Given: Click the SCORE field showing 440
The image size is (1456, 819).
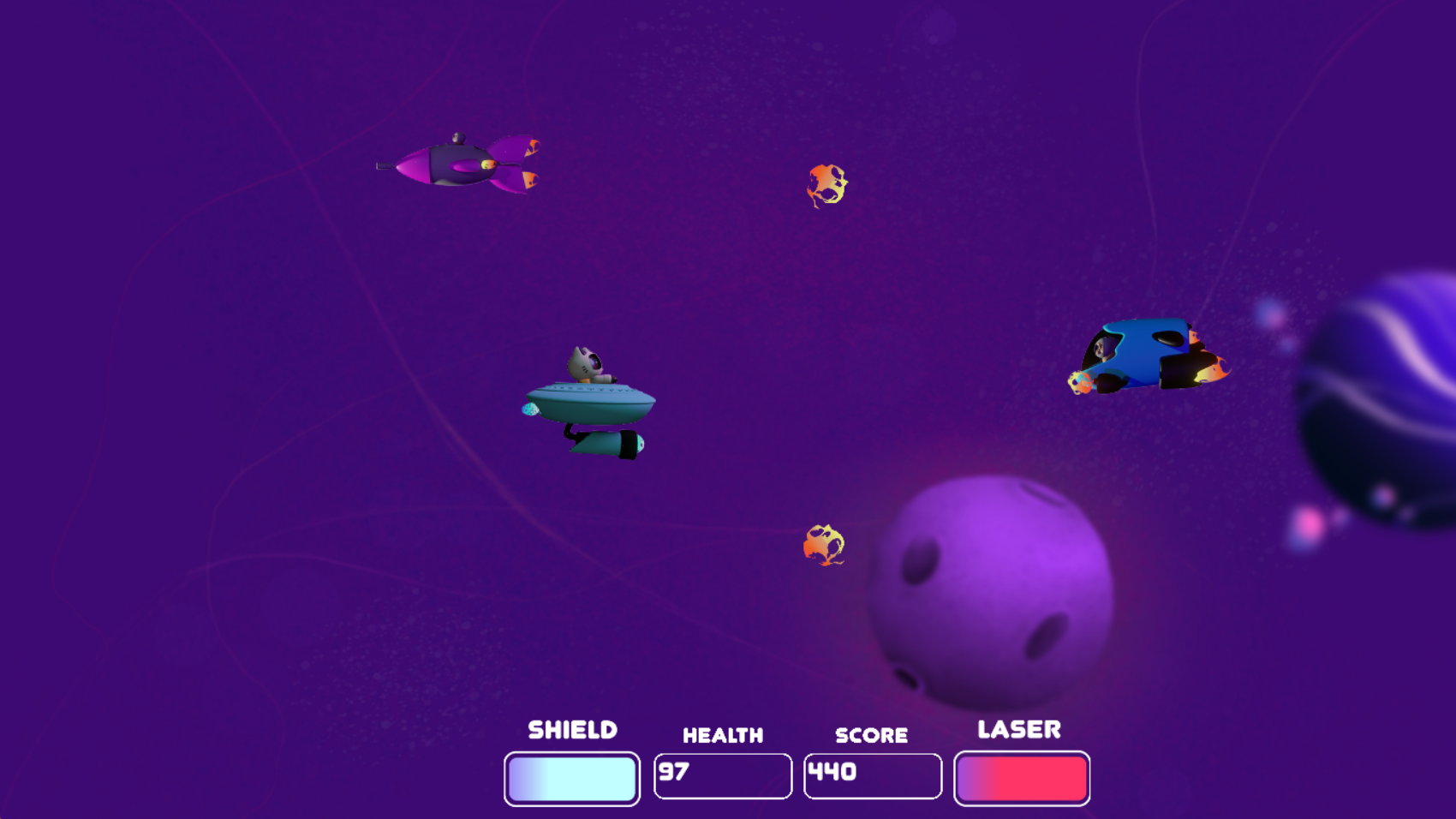Looking at the screenshot, I should coord(872,774).
